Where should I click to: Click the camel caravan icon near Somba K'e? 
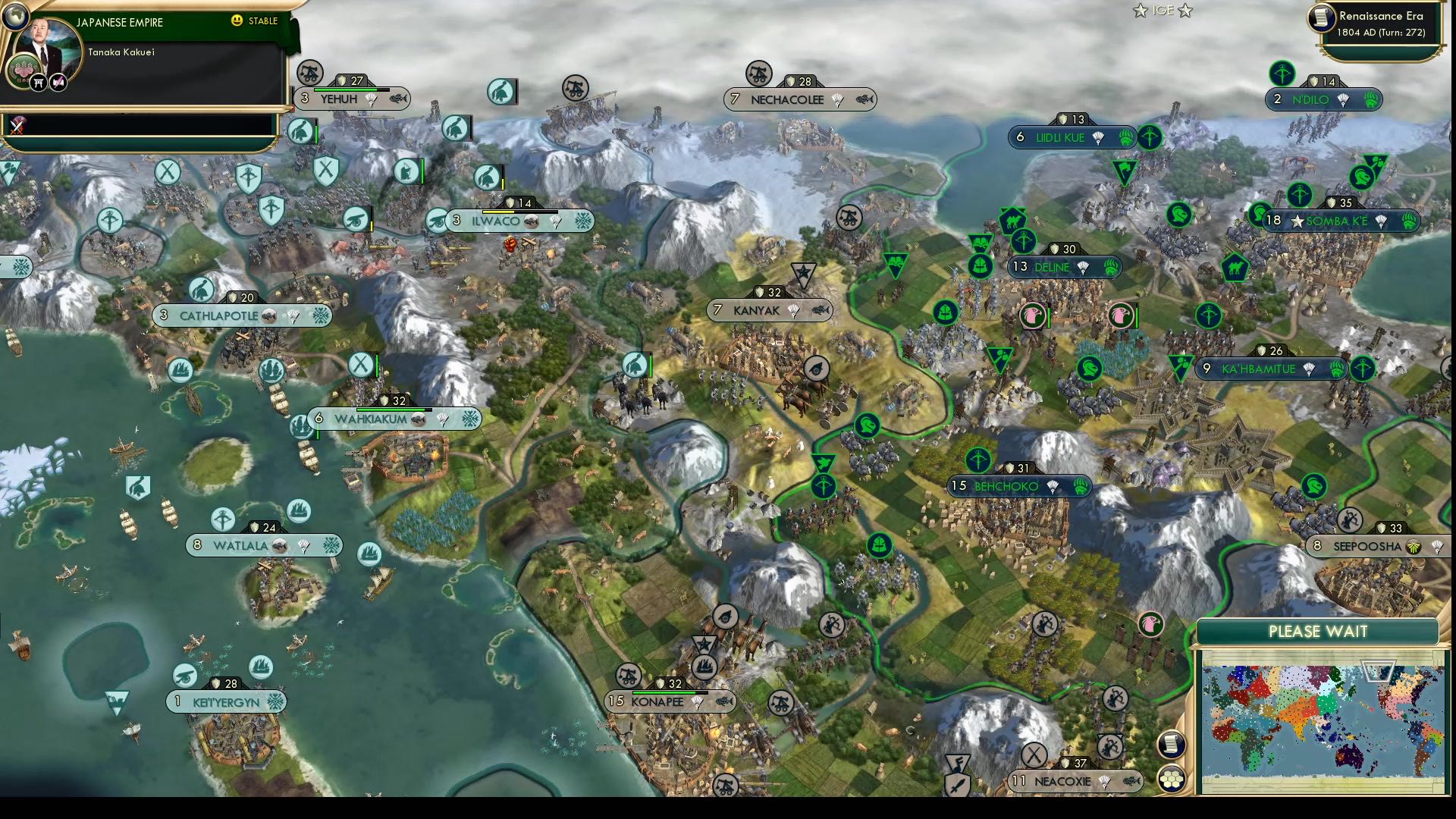tap(1235, 268)
